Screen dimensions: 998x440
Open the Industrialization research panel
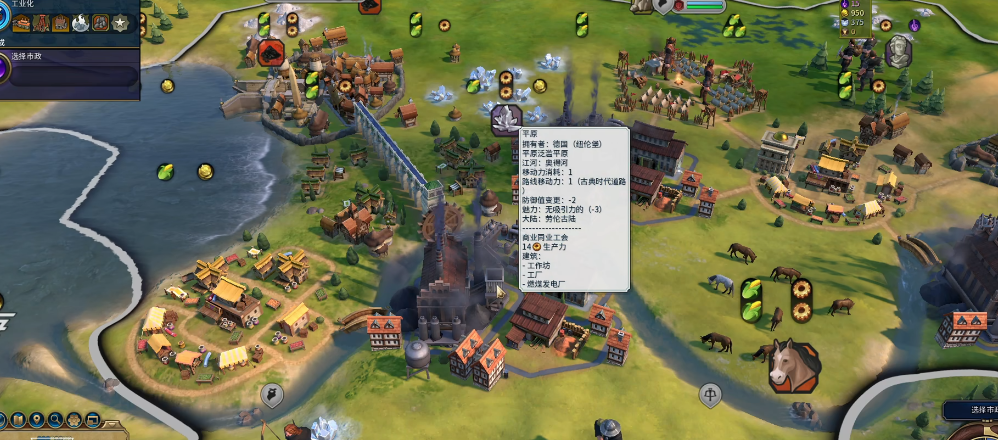pos(8,20)
